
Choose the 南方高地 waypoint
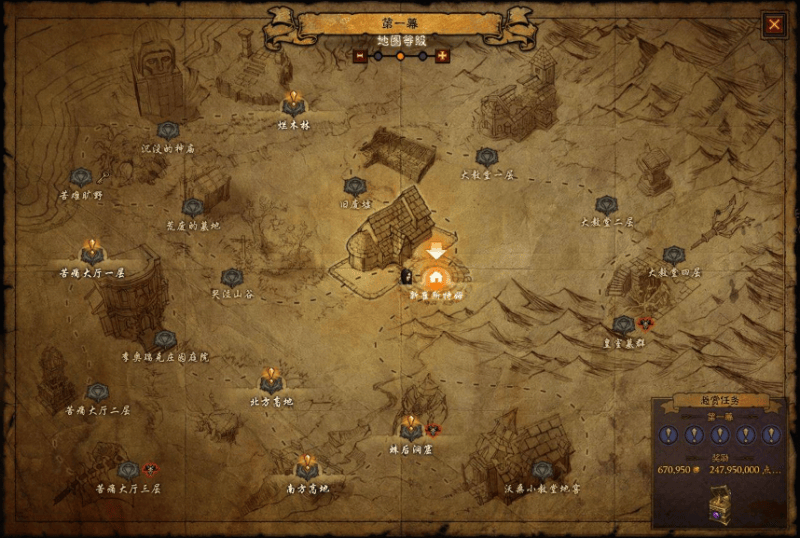[x=306, y=467]
